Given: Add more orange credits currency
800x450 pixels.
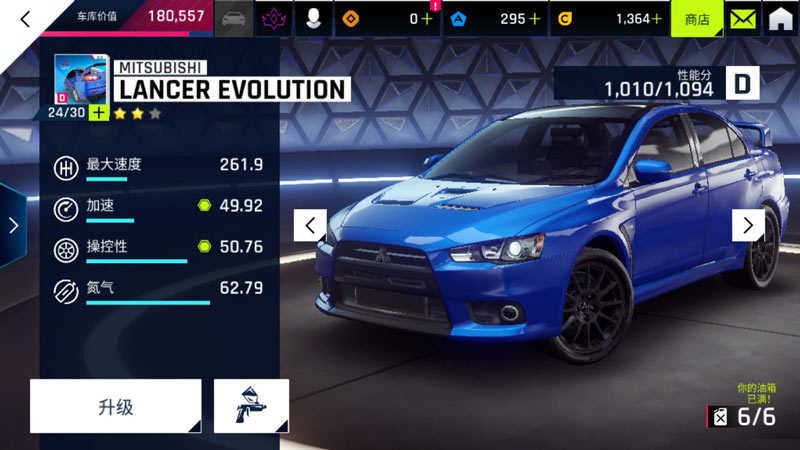Looking at the screenshot, I should (x=428, y=19).
